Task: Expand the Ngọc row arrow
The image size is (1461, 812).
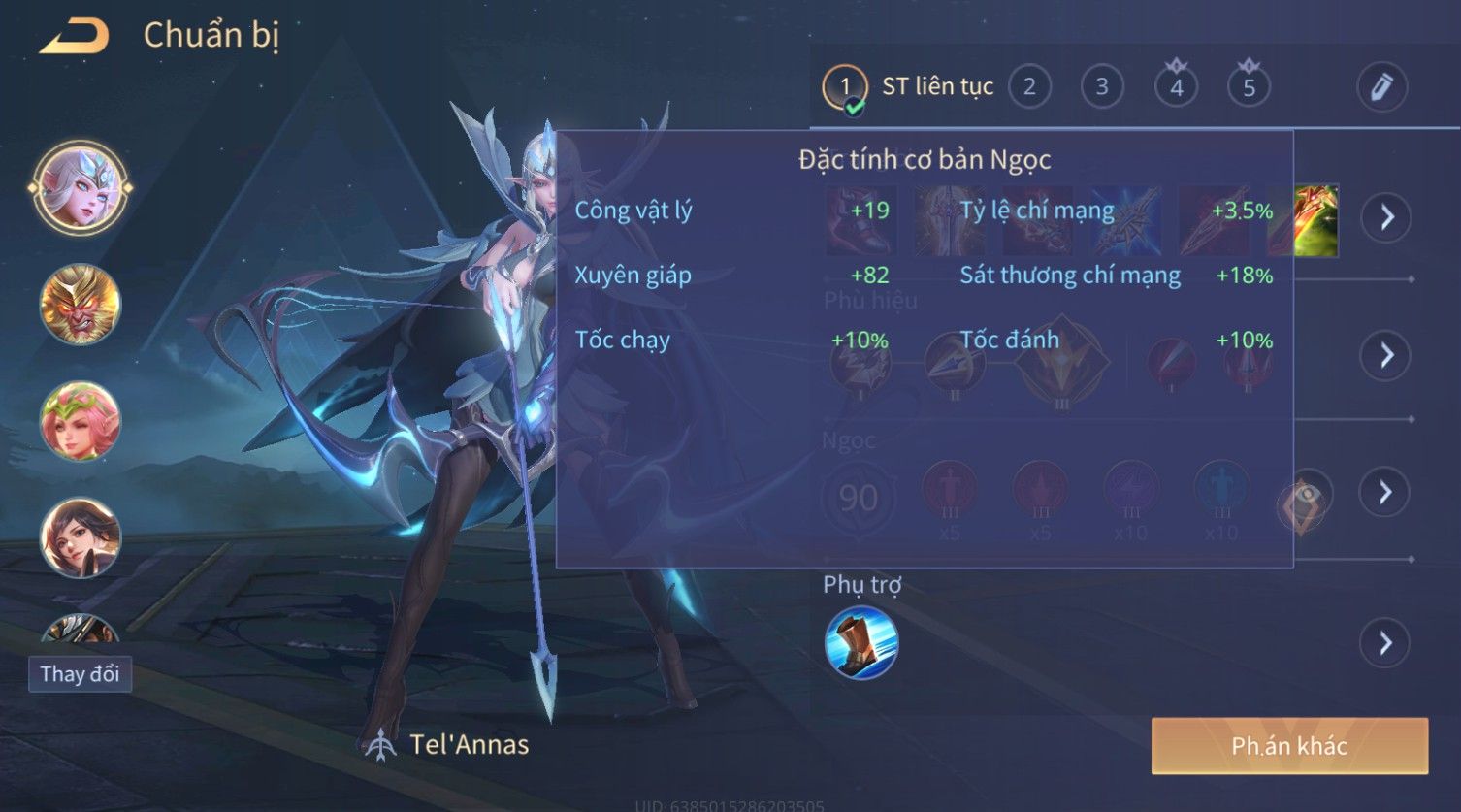Action: click(1386, 493)
